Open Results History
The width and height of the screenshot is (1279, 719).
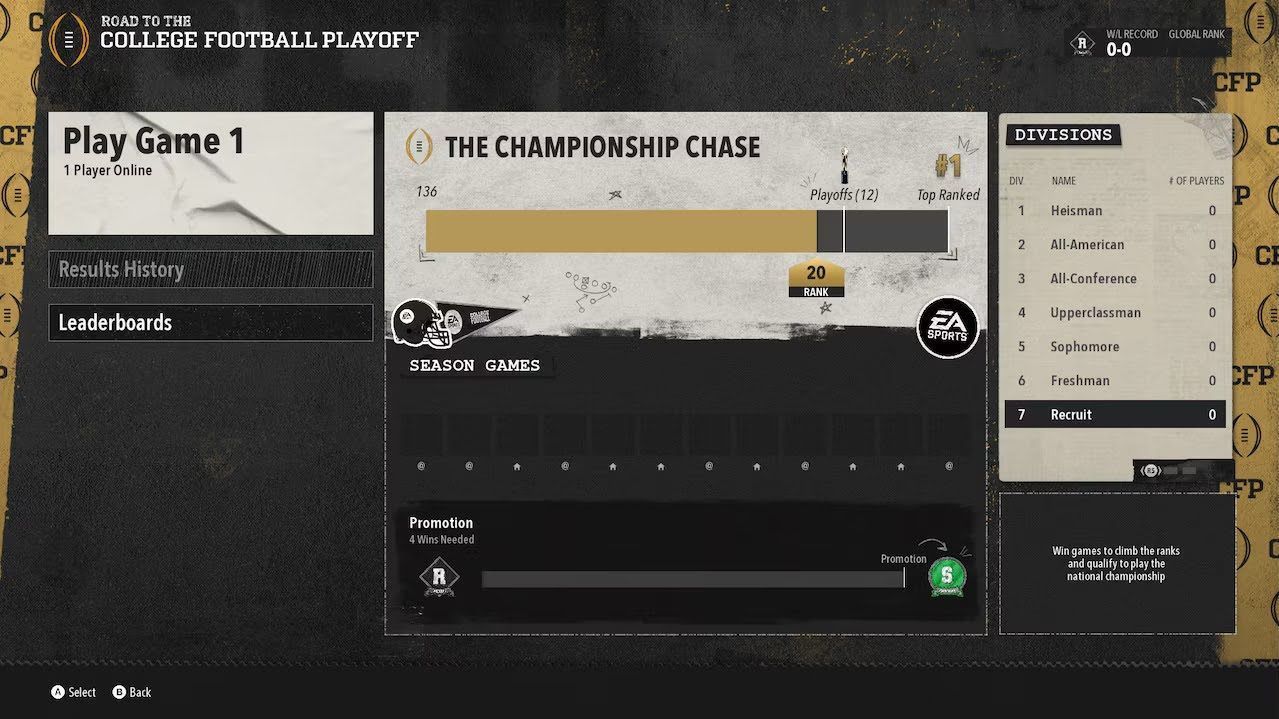tap(211, 269)
